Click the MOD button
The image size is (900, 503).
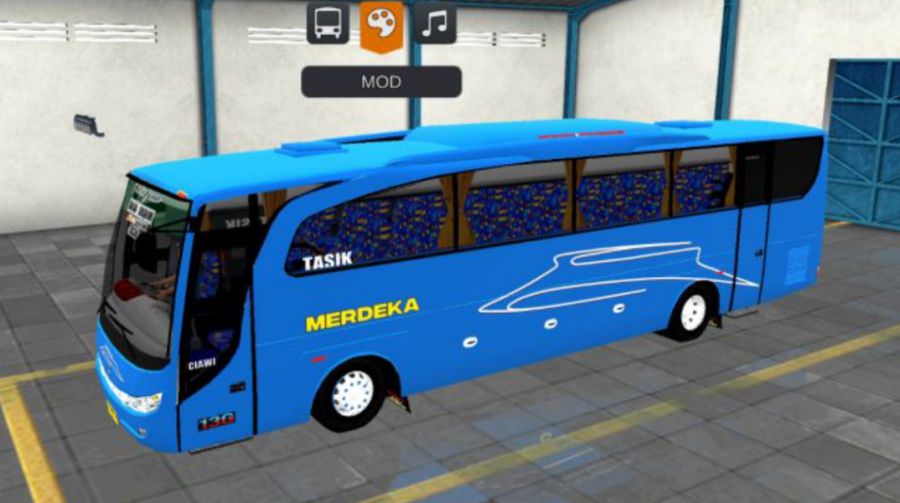click(381, 81)
